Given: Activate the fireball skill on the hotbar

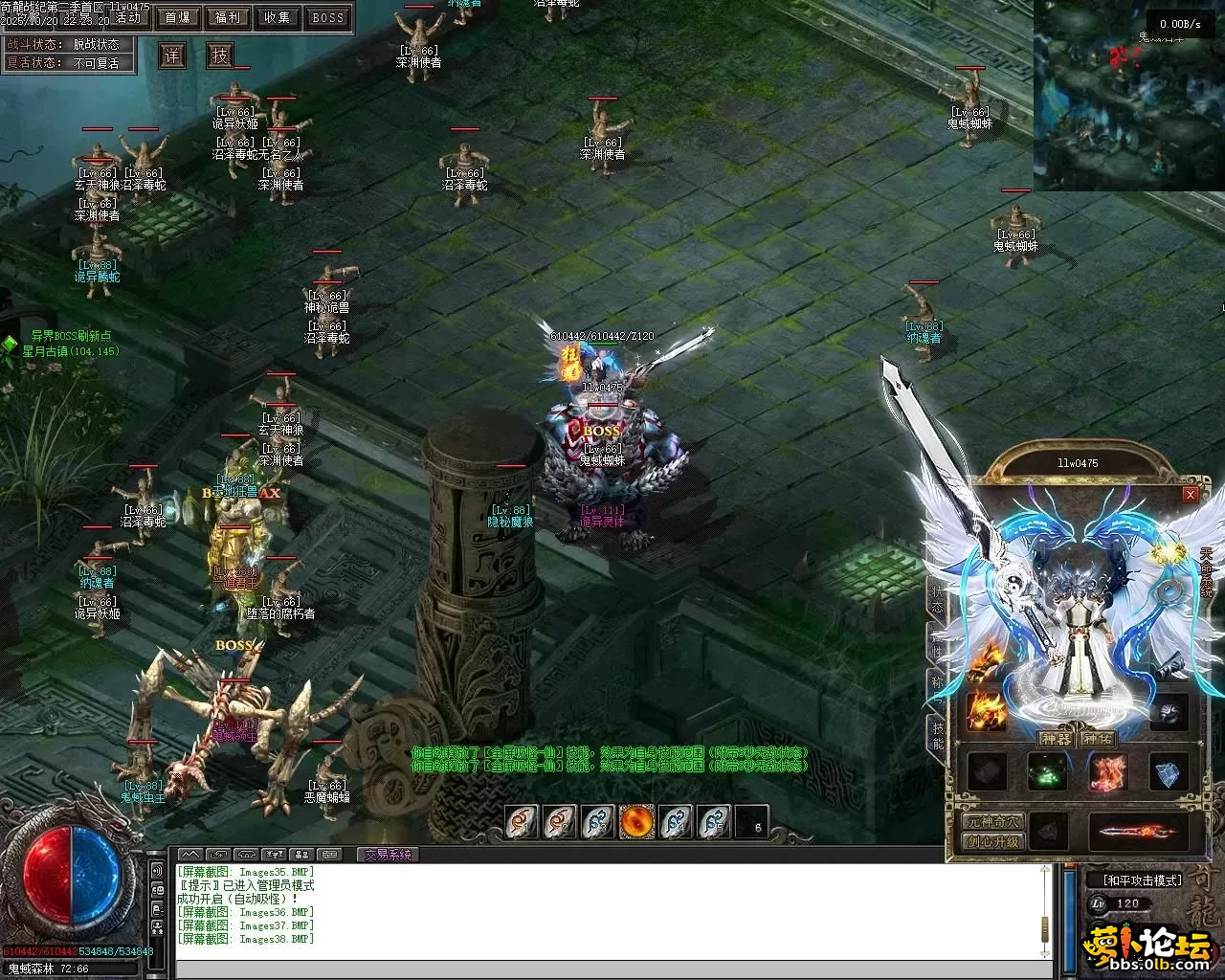Looking at the screenshot, I should 637,822.
